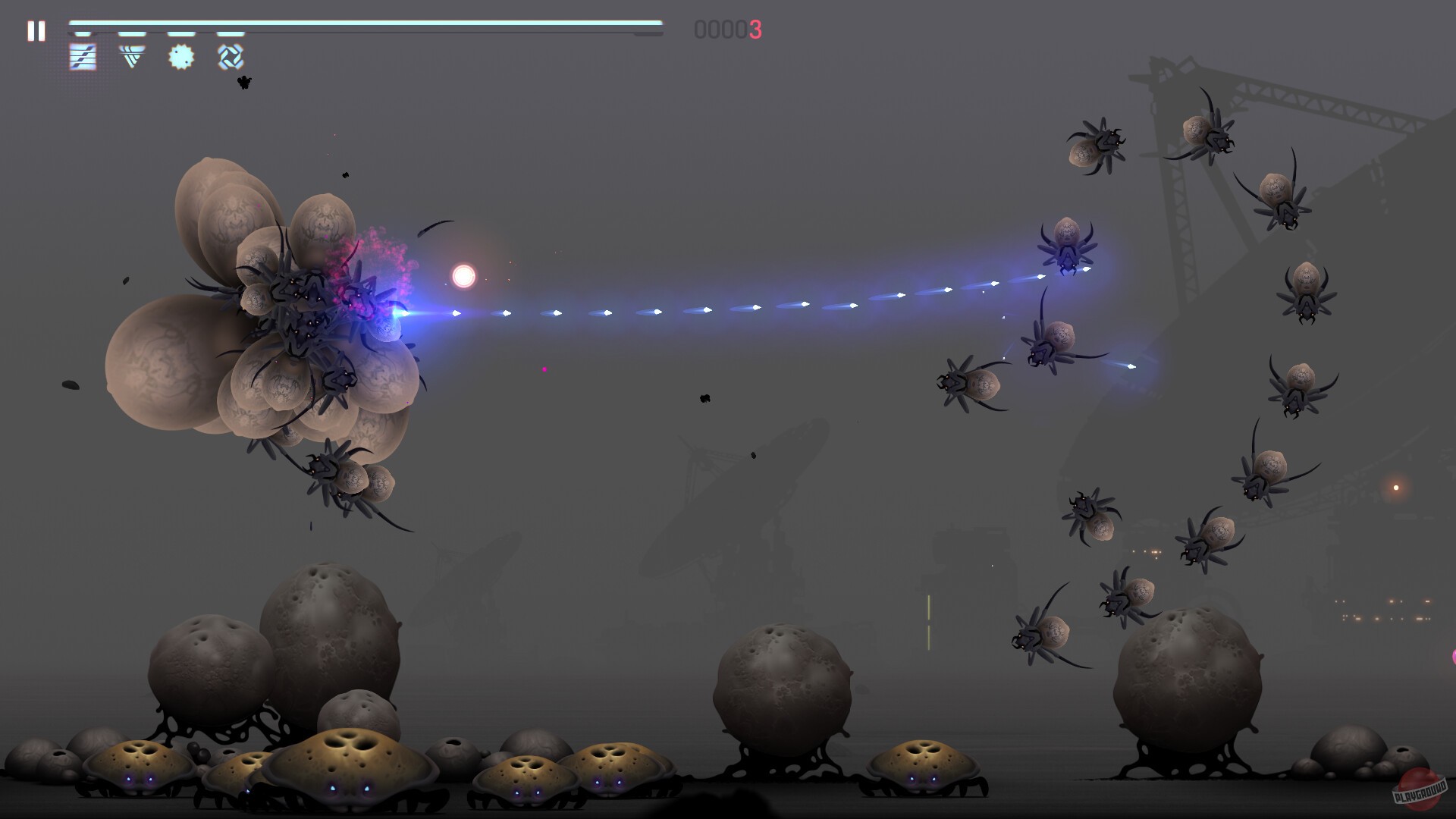This screenshot has width=1456, height=819.
Task: Select the interlocking-loop weapon icon
Action: [x=230, y=57]
